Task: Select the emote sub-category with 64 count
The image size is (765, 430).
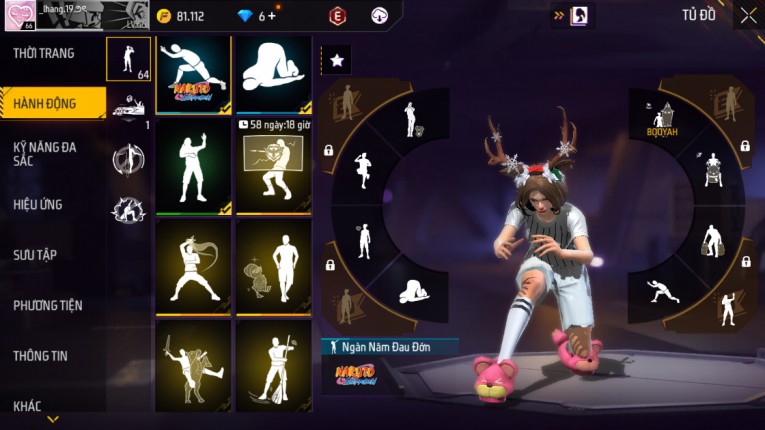Action: [129, 59]
